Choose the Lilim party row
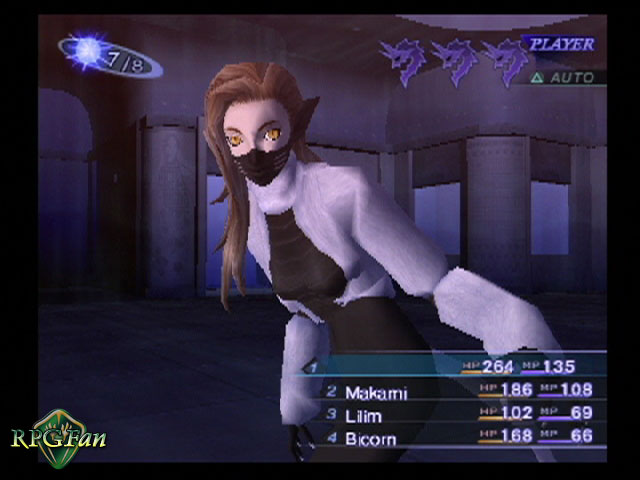 (368, 415)
